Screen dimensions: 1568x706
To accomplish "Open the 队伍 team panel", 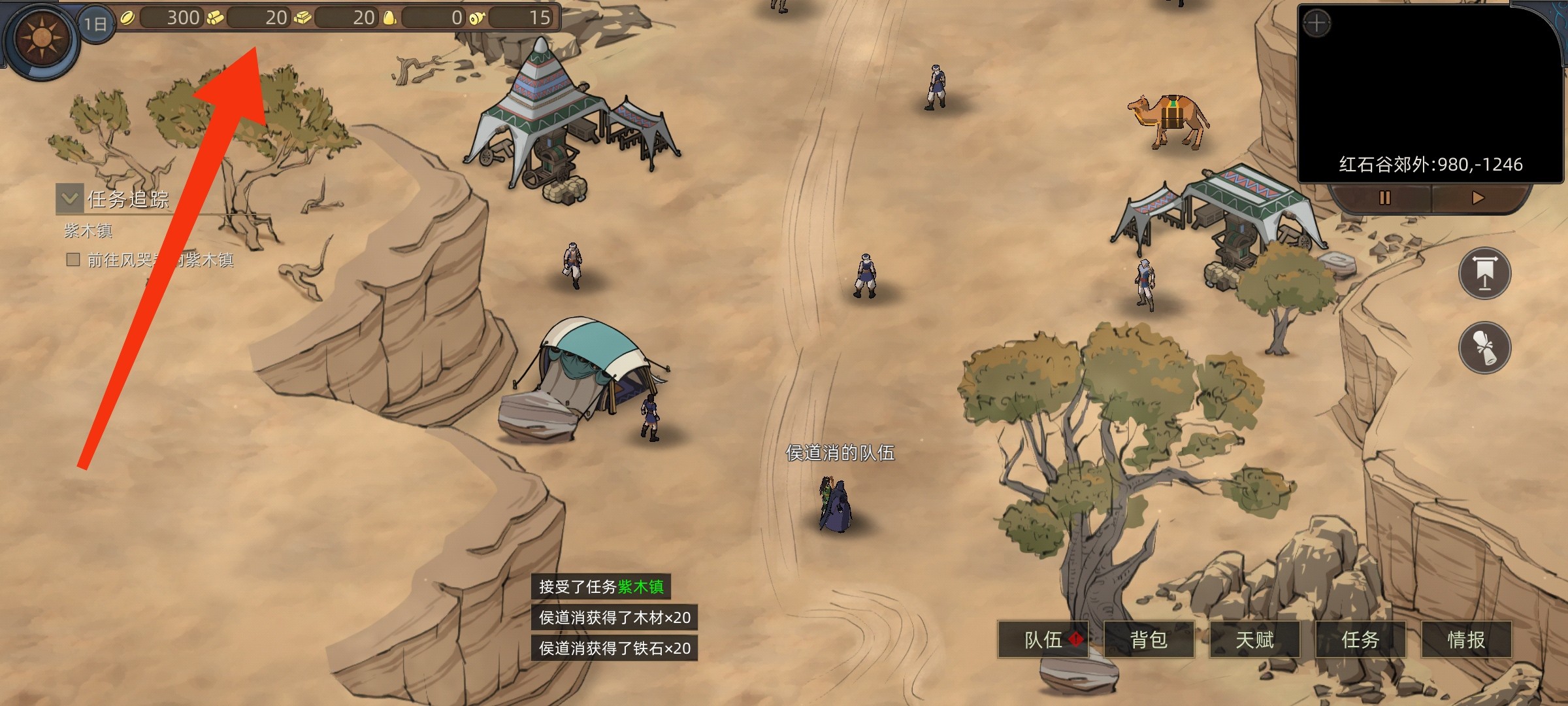I will click(x=1043, y=639).
